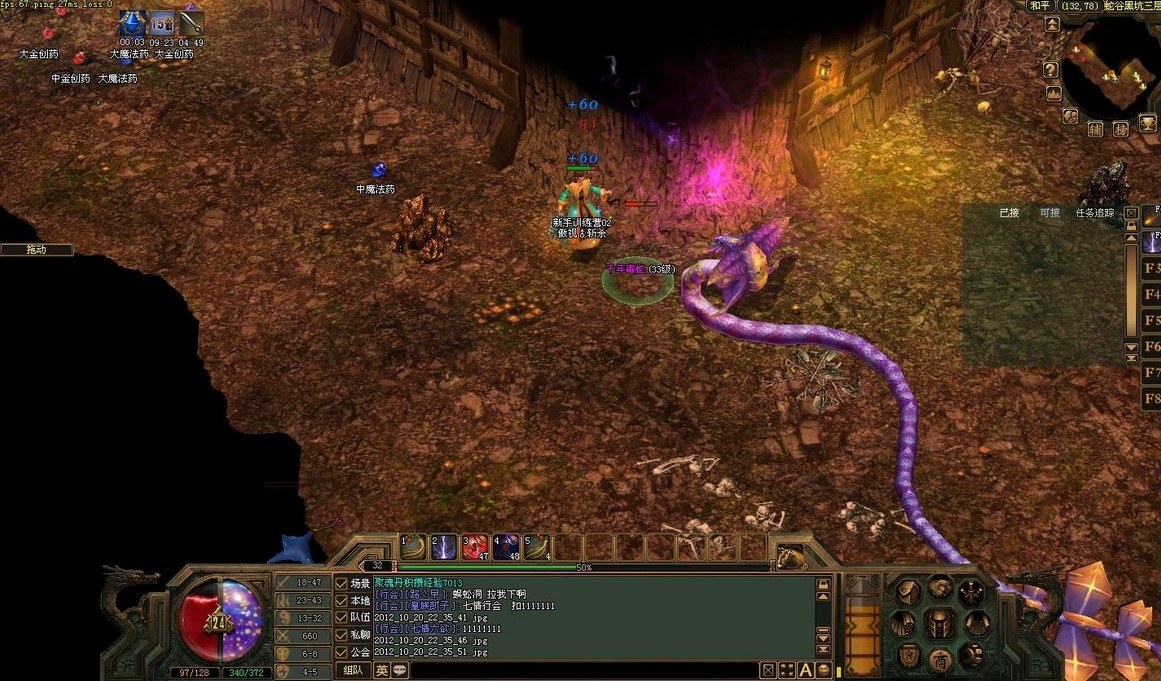Image resolution: width=1161 pixels, height=681 pixels.
Task: Toggle the 场景 chat channel checkbox
Action: coord(342,583)
